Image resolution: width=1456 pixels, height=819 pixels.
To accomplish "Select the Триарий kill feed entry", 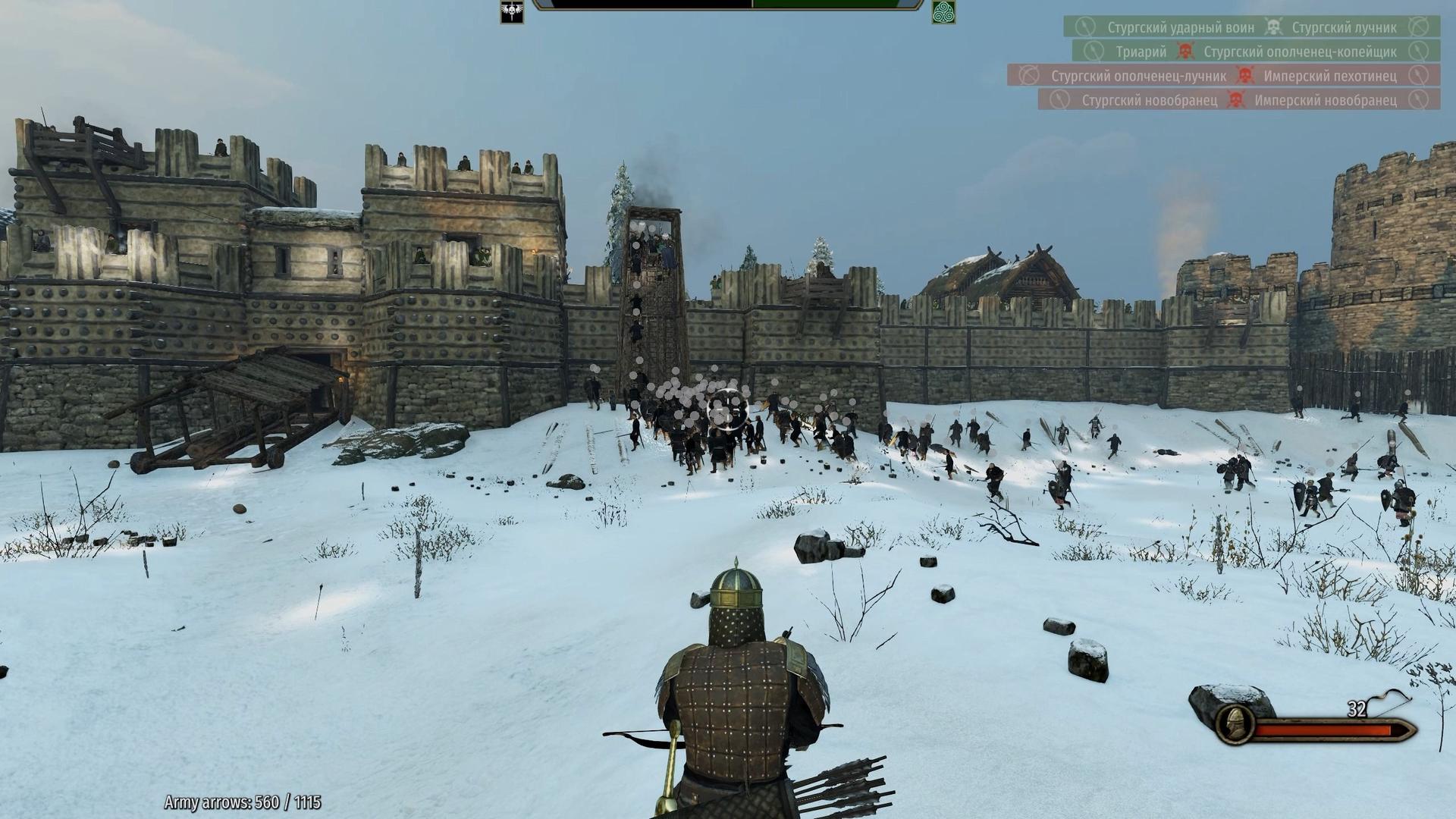I will [x=1141, y=52].
